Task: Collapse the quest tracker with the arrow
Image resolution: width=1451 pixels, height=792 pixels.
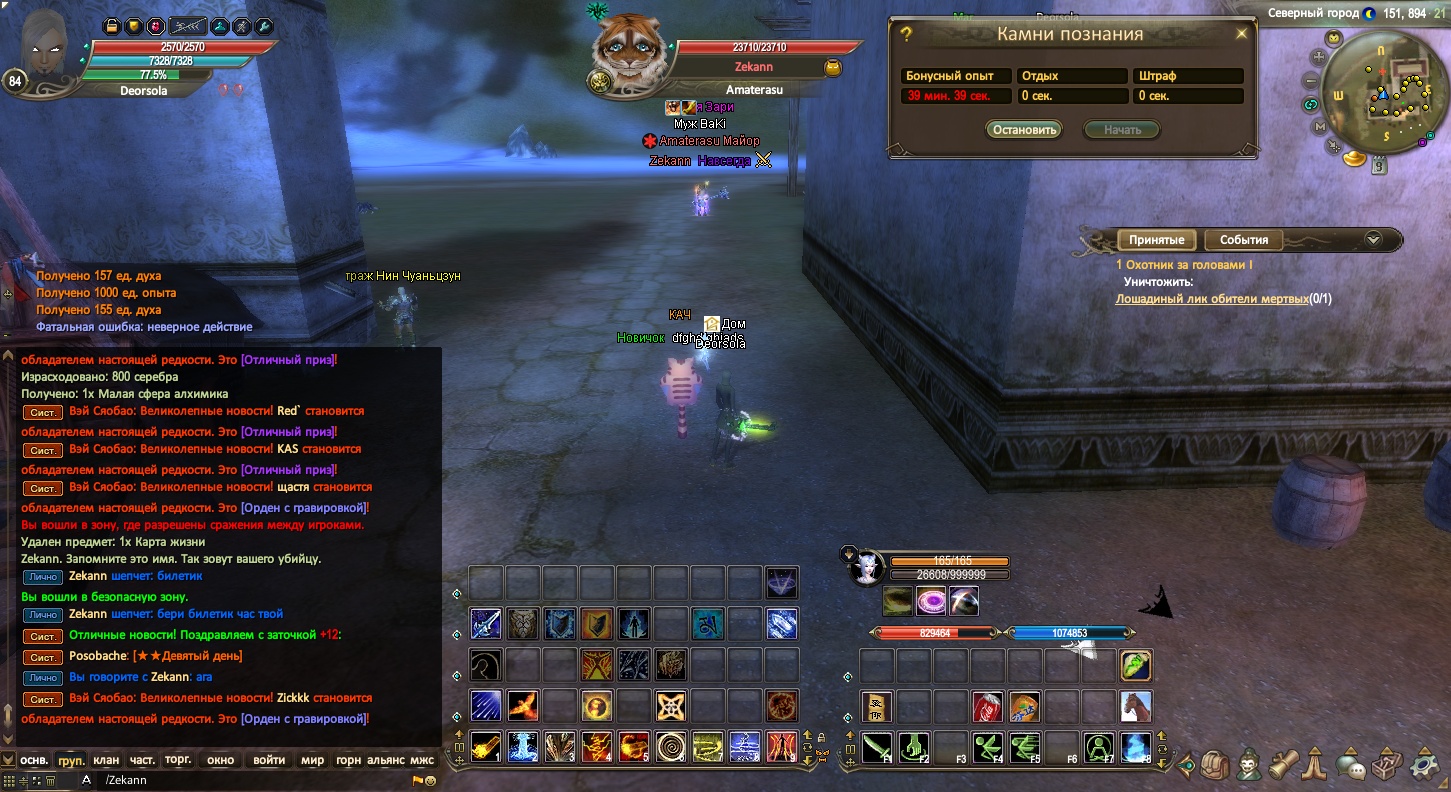Action: [1373, 239]
